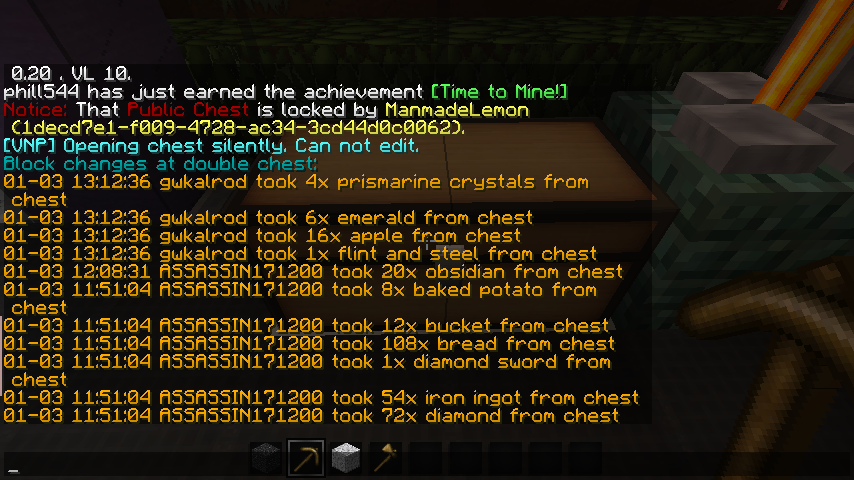Screen dimensions: 854x480
Task: Select the golden pickaxe hotbar slot
Action: point(305,459)
